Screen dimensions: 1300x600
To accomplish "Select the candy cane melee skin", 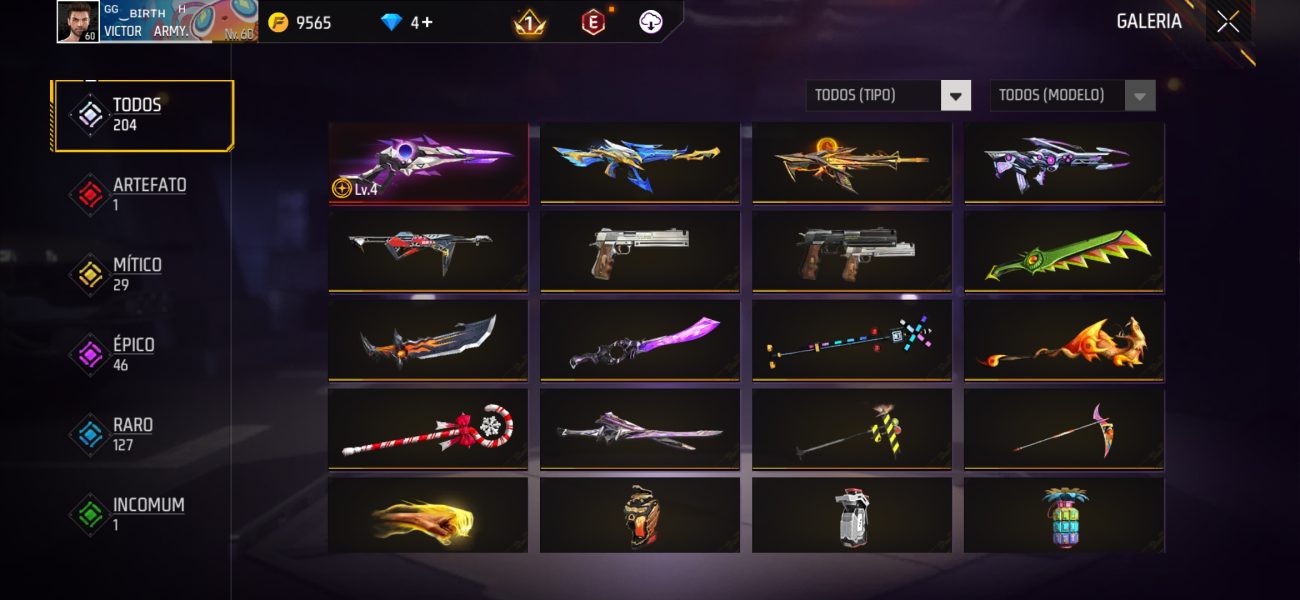I will pyautogui.click(x=428, y=428).
